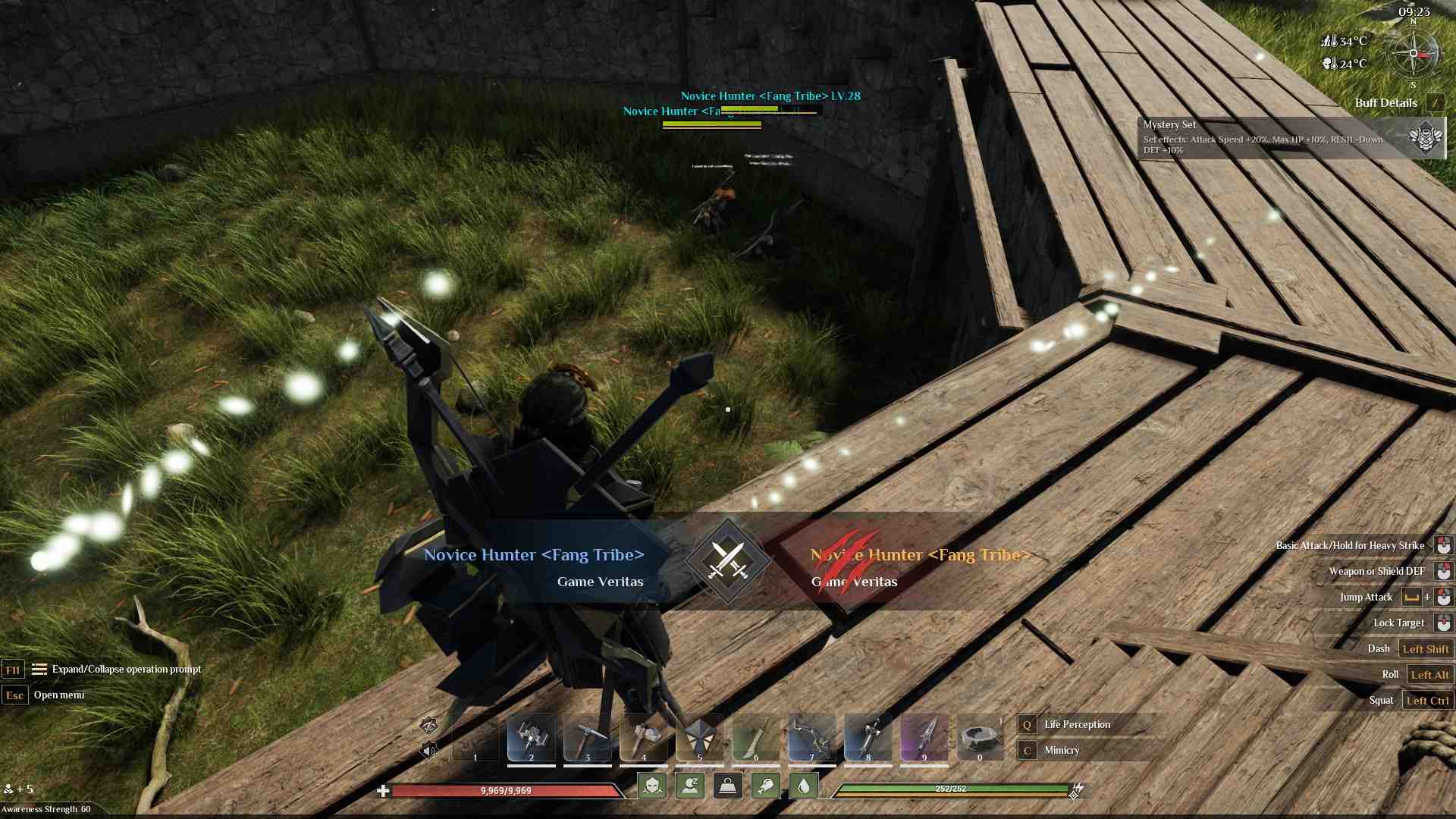The image size is (1456, 819).
Task: Toggle the speaker icon beside the hotbar
Action: tap(431, 749)
